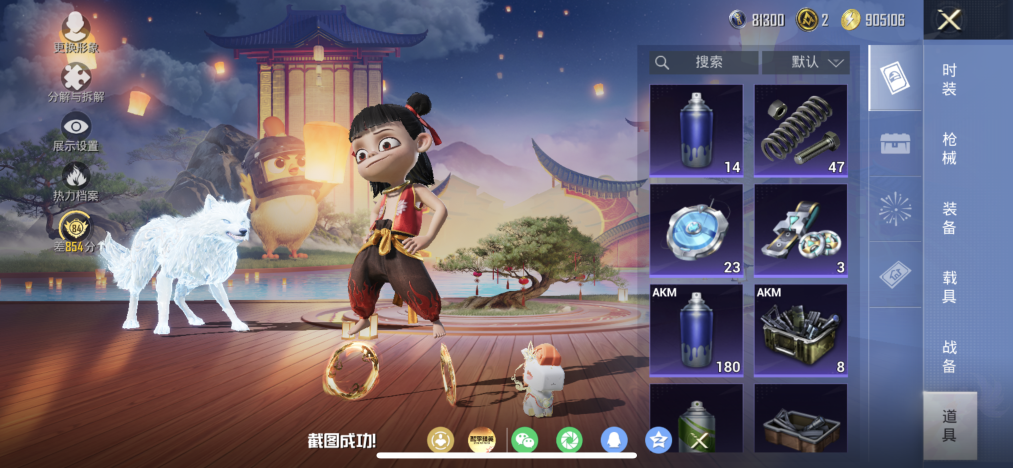Screen dimensions: 1013x468
Task: Open 展示设置 display settings
Action: coord(76,131)
